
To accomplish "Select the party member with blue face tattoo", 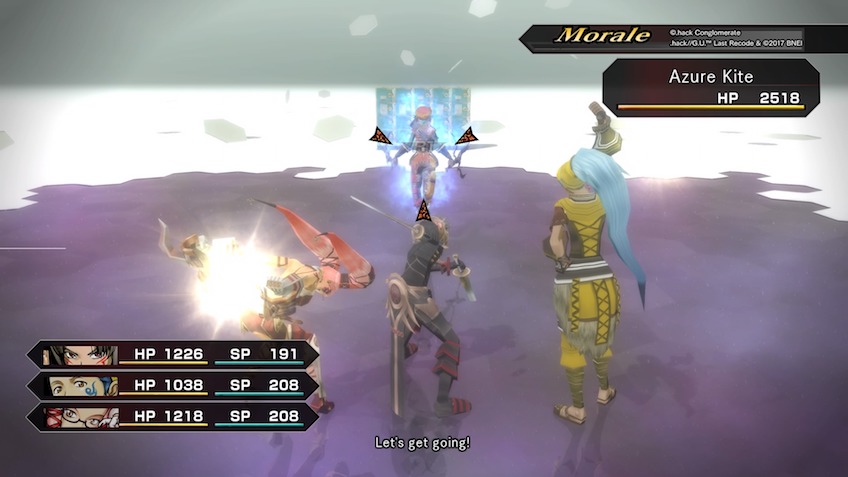I will click(x=82, y=386).
